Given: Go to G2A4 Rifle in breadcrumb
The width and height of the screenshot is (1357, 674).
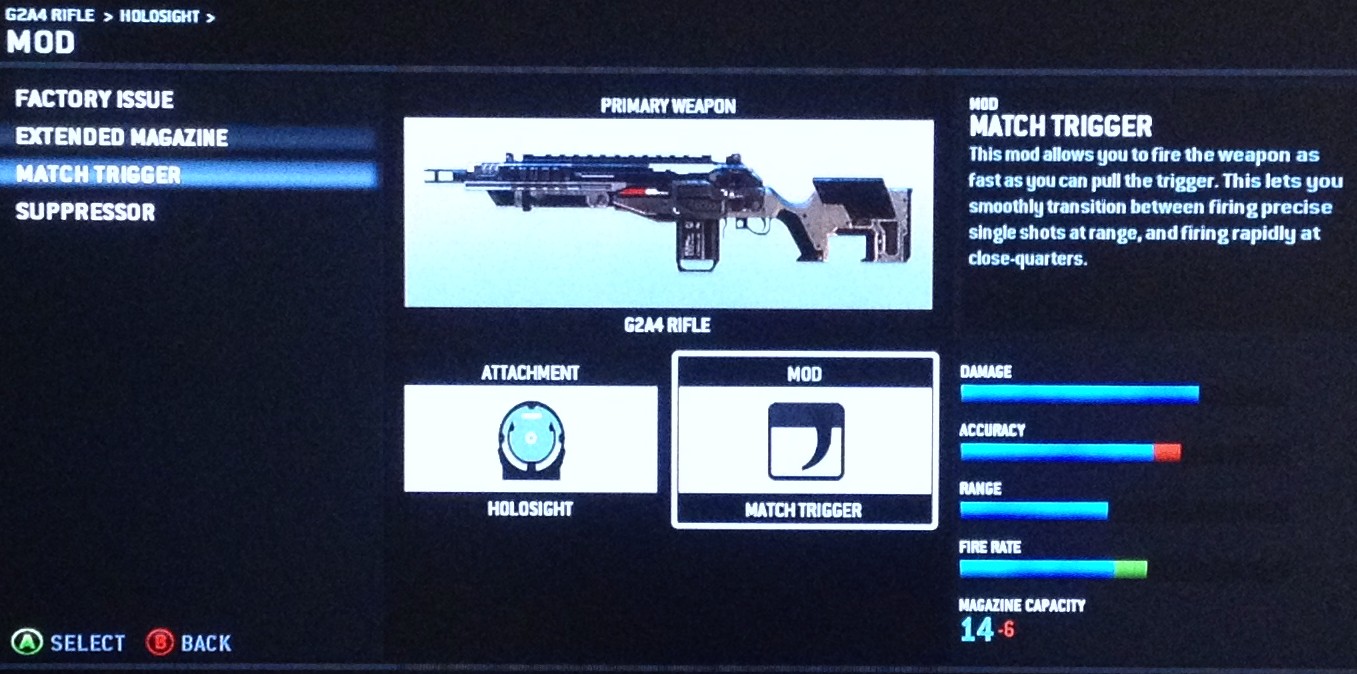Looking at the screenshot, I should [50, 16].
